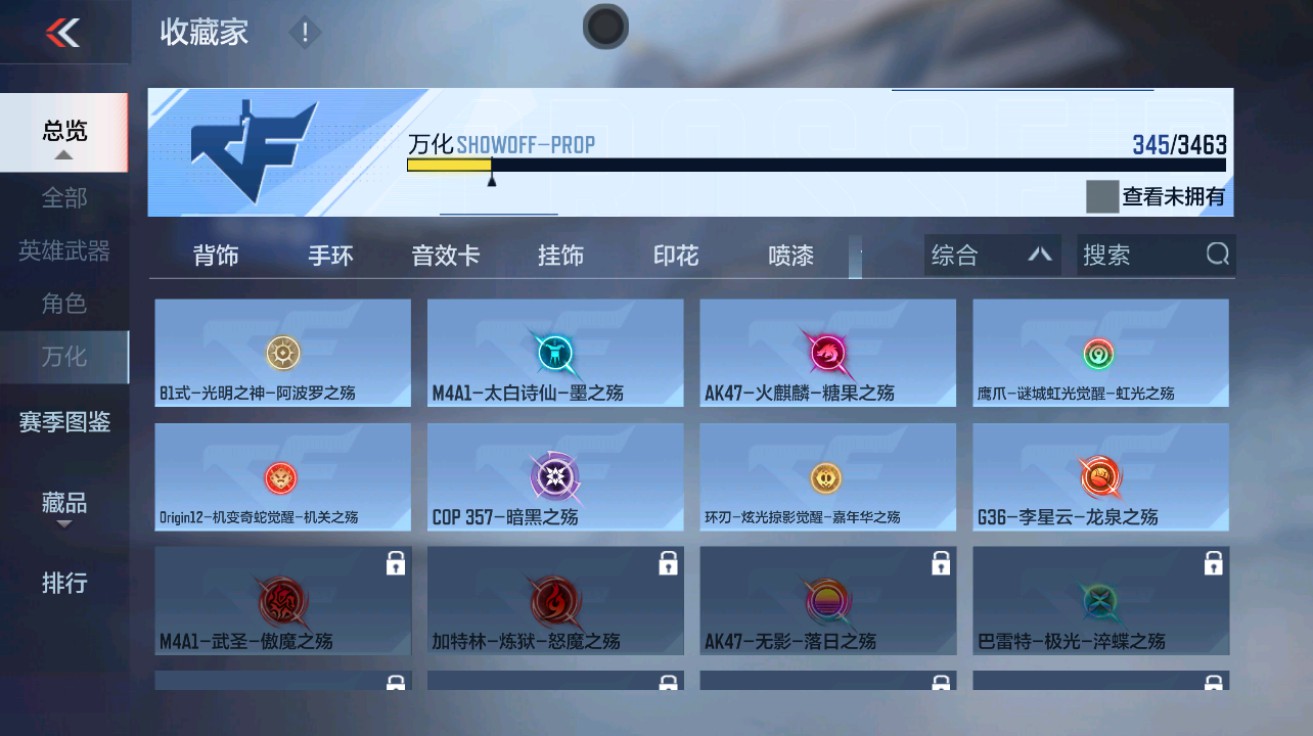Click the lock icon on 加特林-炼狱-怒魔之殇 card
This screenshot has height=736, width=1313.
coord(670,564)
